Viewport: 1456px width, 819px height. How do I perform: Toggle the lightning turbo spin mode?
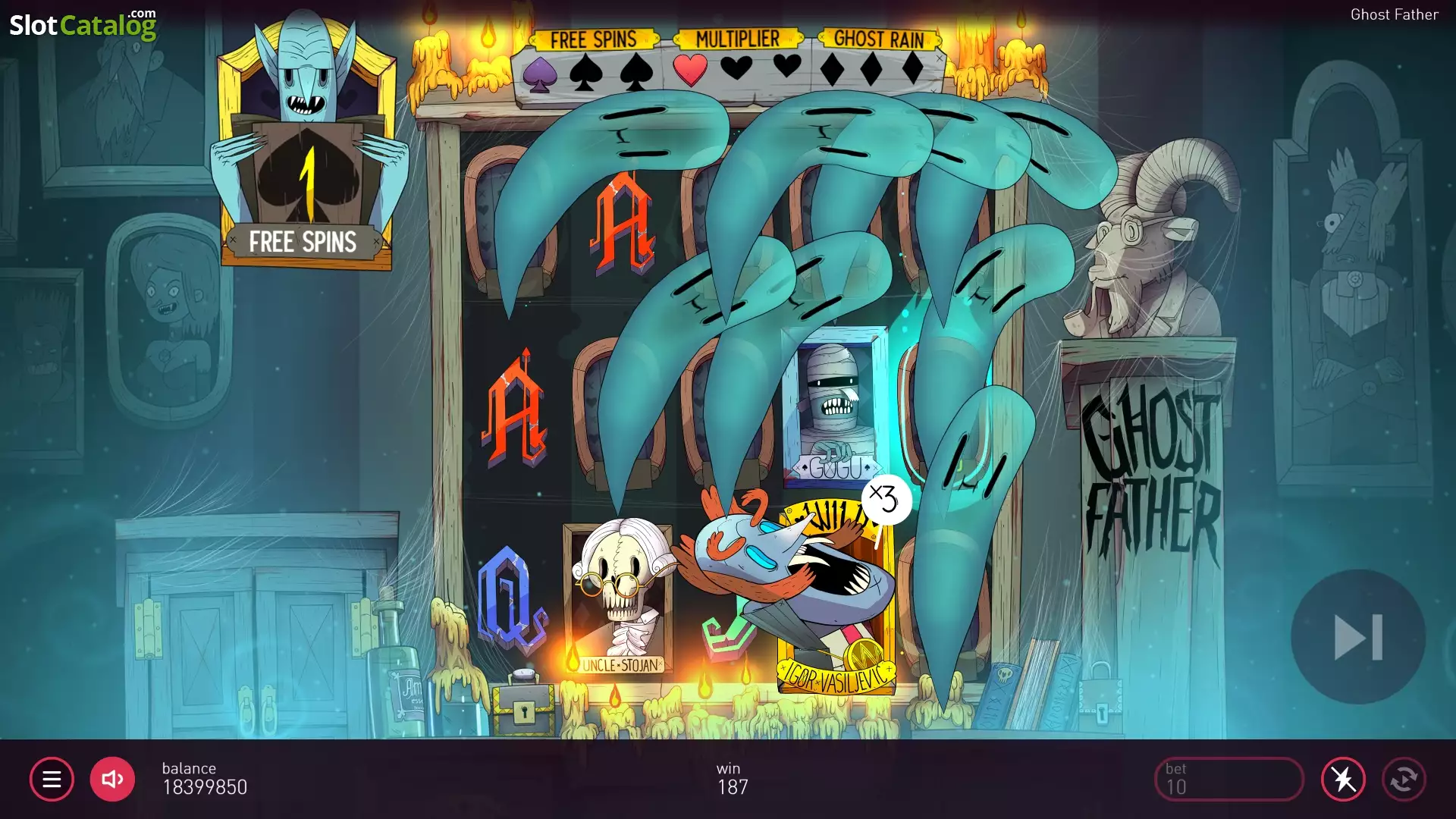(1343, 779)
